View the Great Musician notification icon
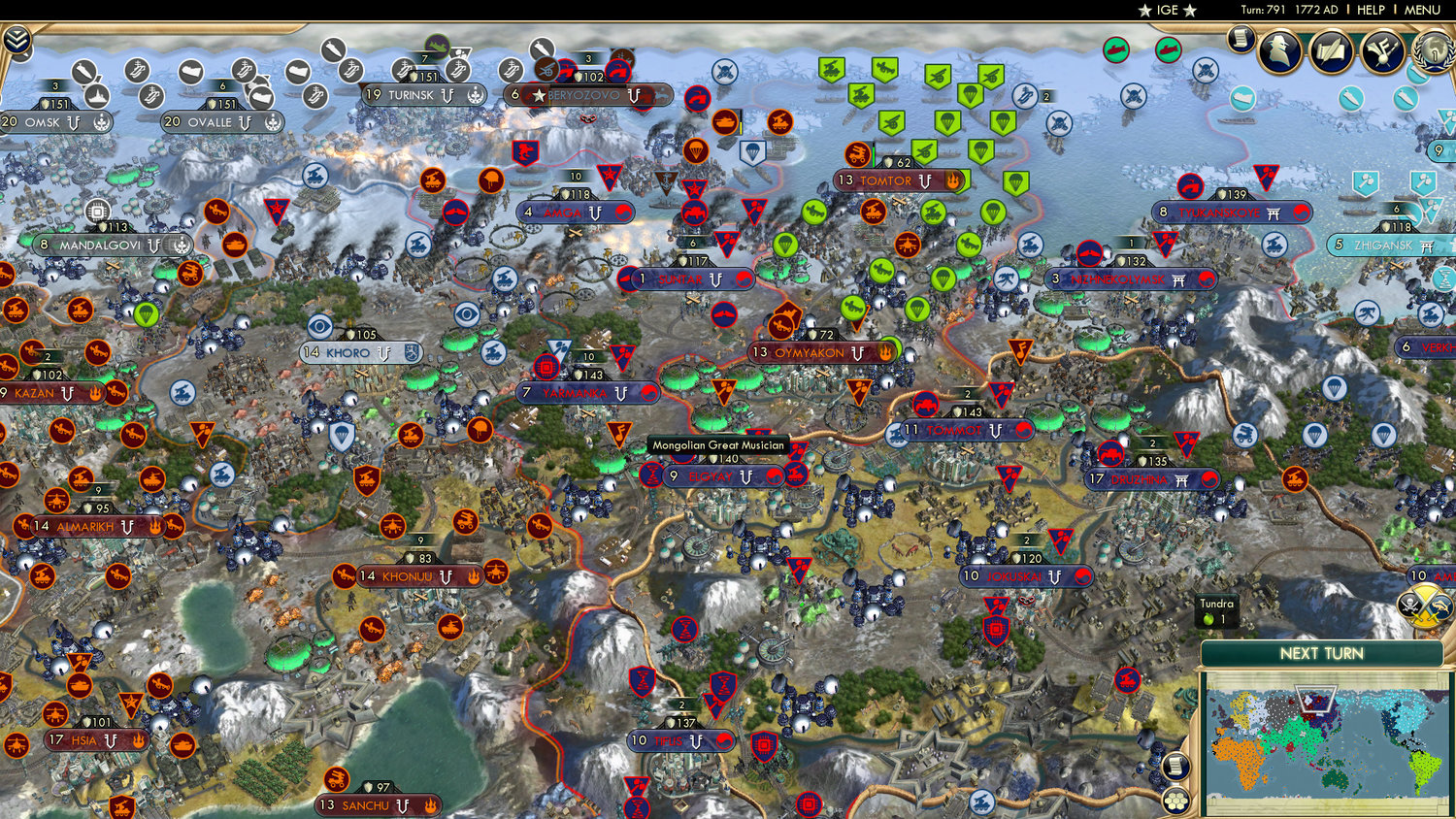The image size is (1456, 819). 1382,52
